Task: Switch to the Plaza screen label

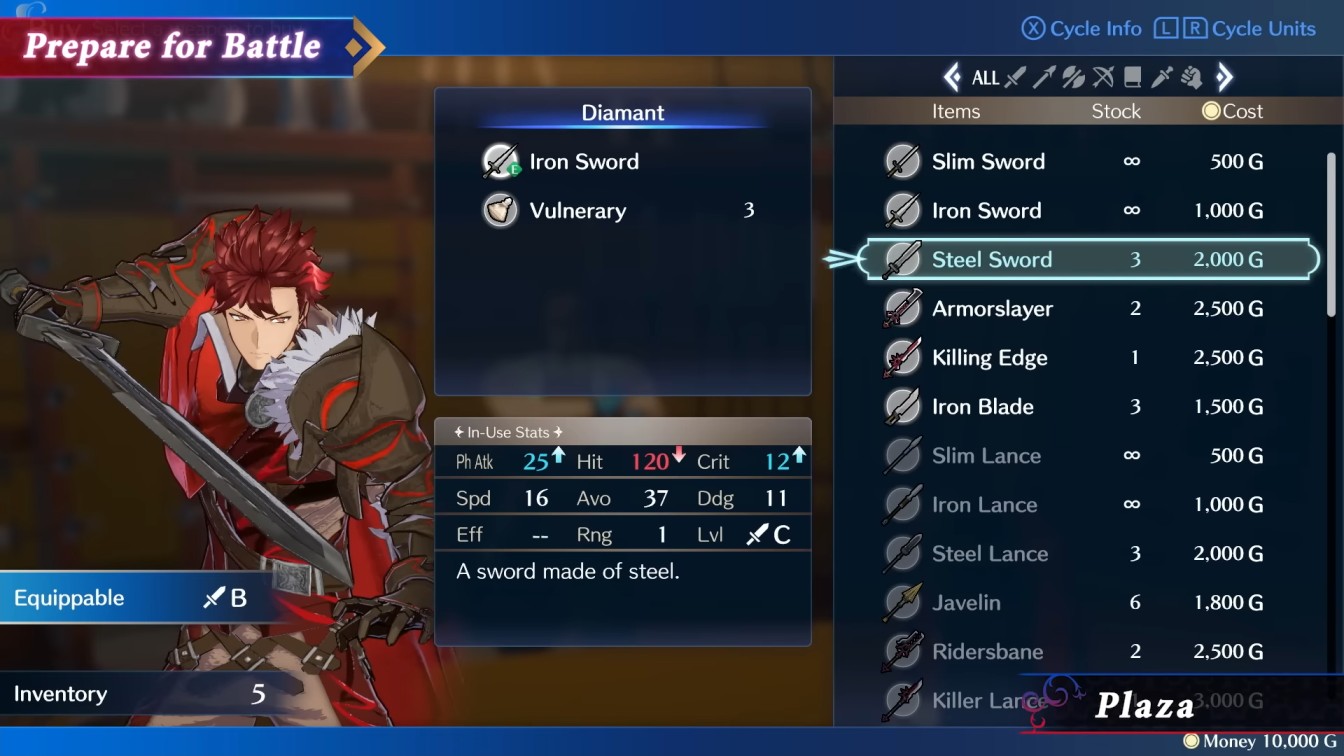Action: pyautogui.click(x=1147, y=704)
